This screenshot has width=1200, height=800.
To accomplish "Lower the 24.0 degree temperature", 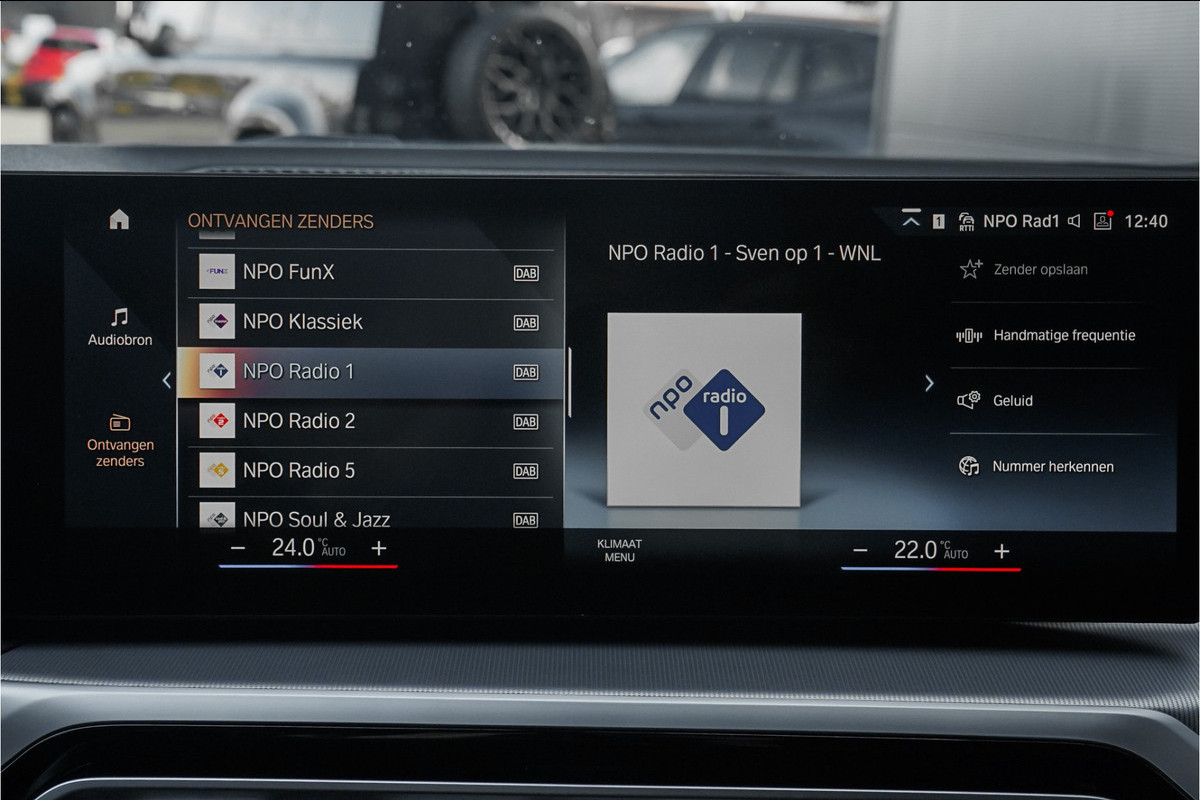I will coord(238,548).
